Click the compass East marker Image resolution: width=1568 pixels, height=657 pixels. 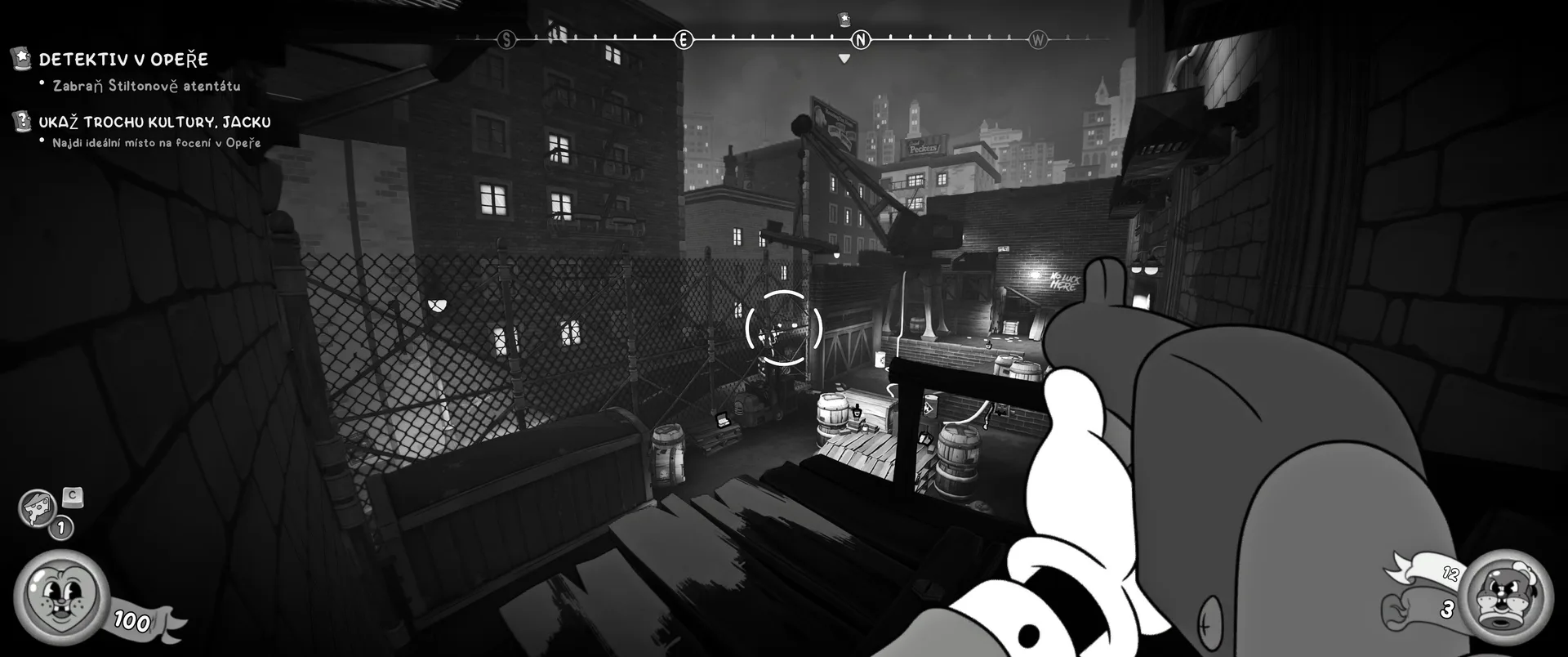click(683, 39)
